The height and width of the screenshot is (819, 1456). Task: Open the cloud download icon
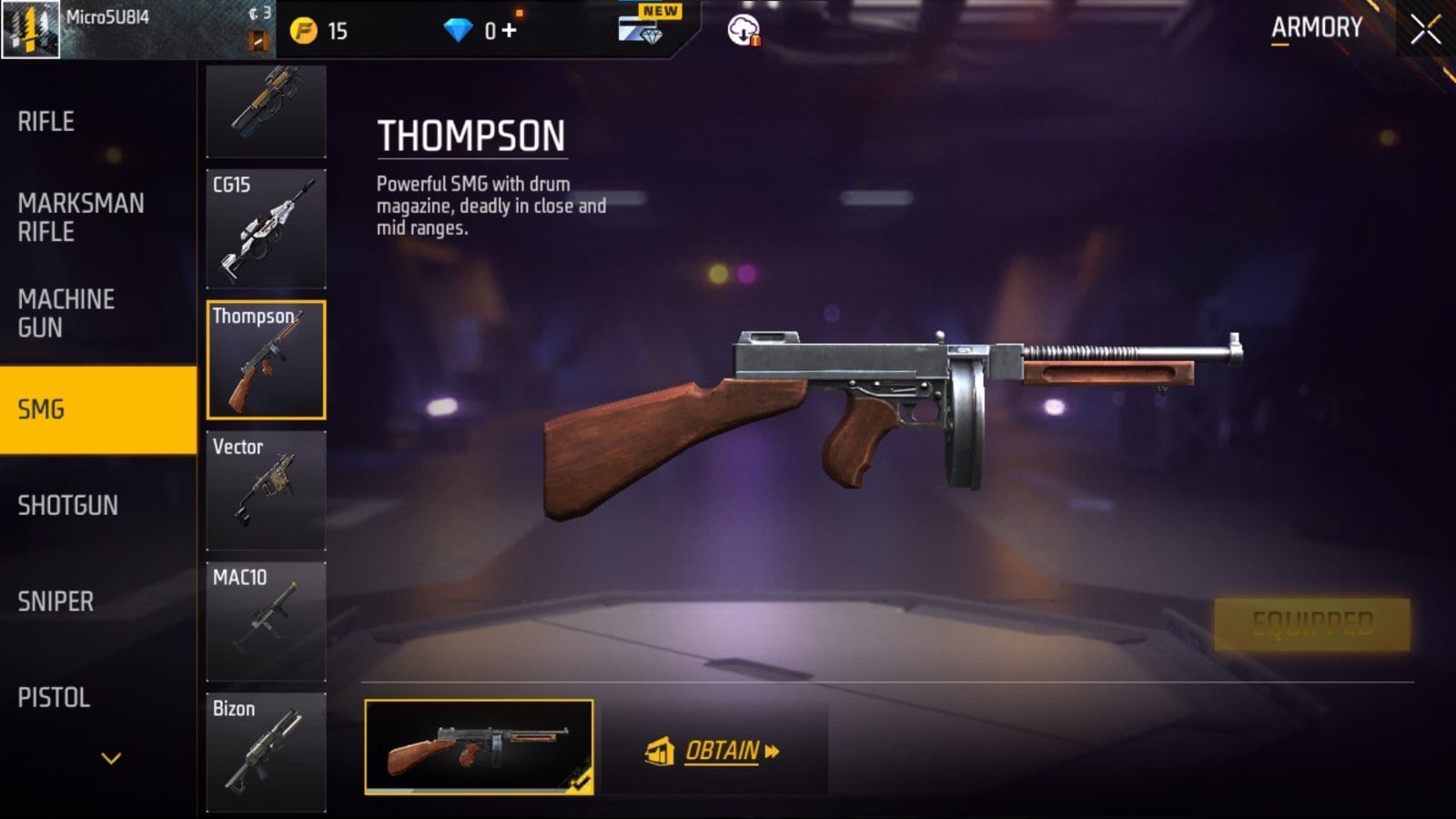pyautogui.click(x=743, y=31)
